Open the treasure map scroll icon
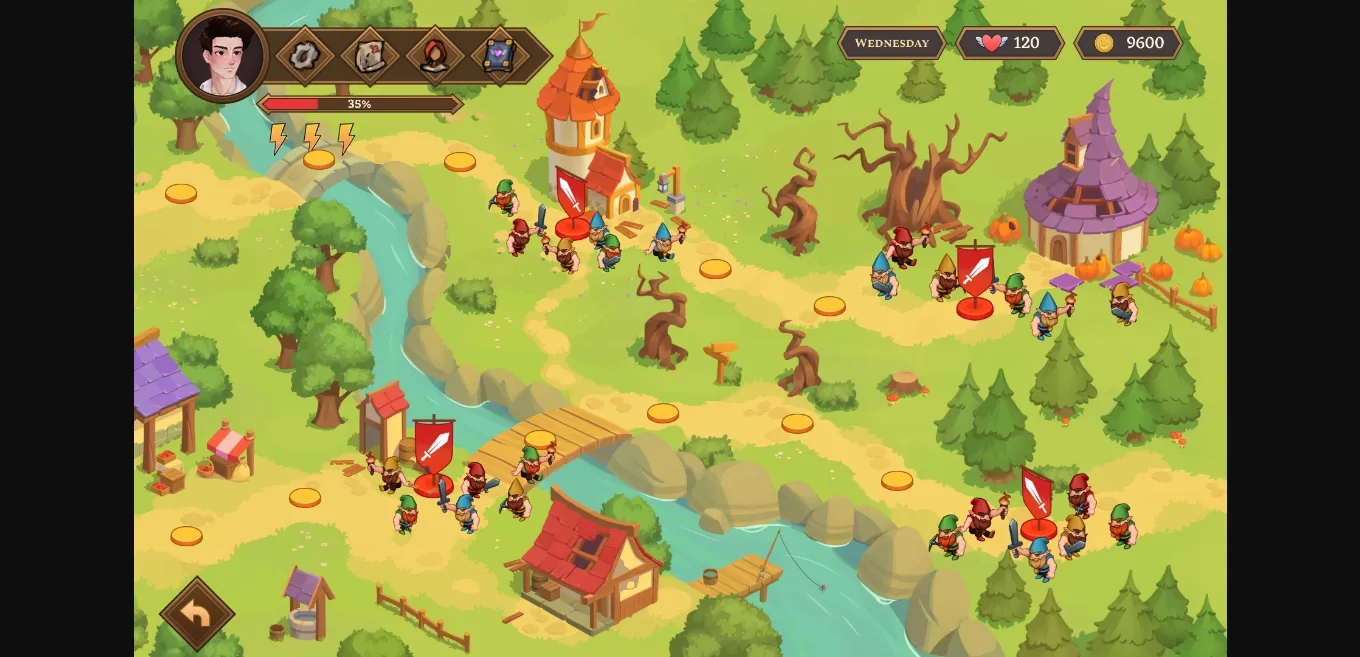This screenshot has width=1360, height=657. coord(370,55)
